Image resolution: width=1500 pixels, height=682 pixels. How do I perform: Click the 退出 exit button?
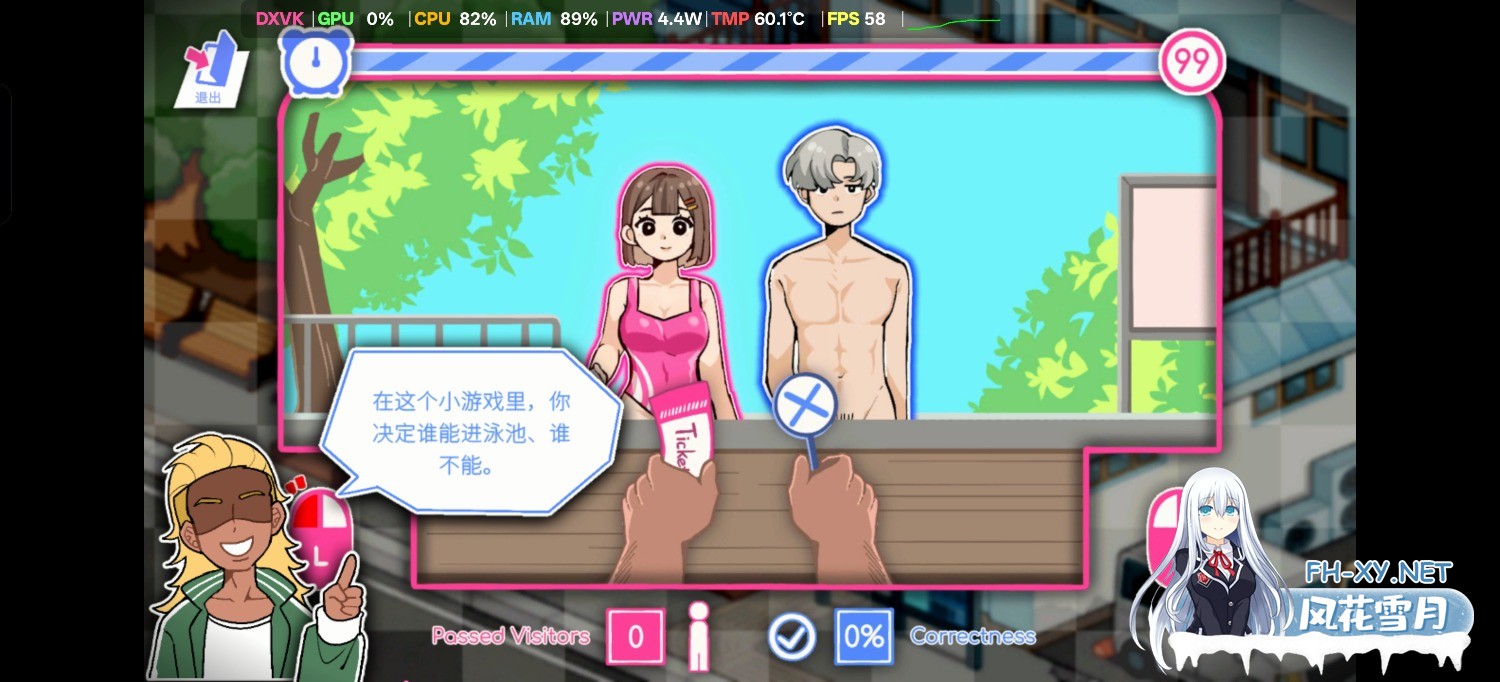213,69
